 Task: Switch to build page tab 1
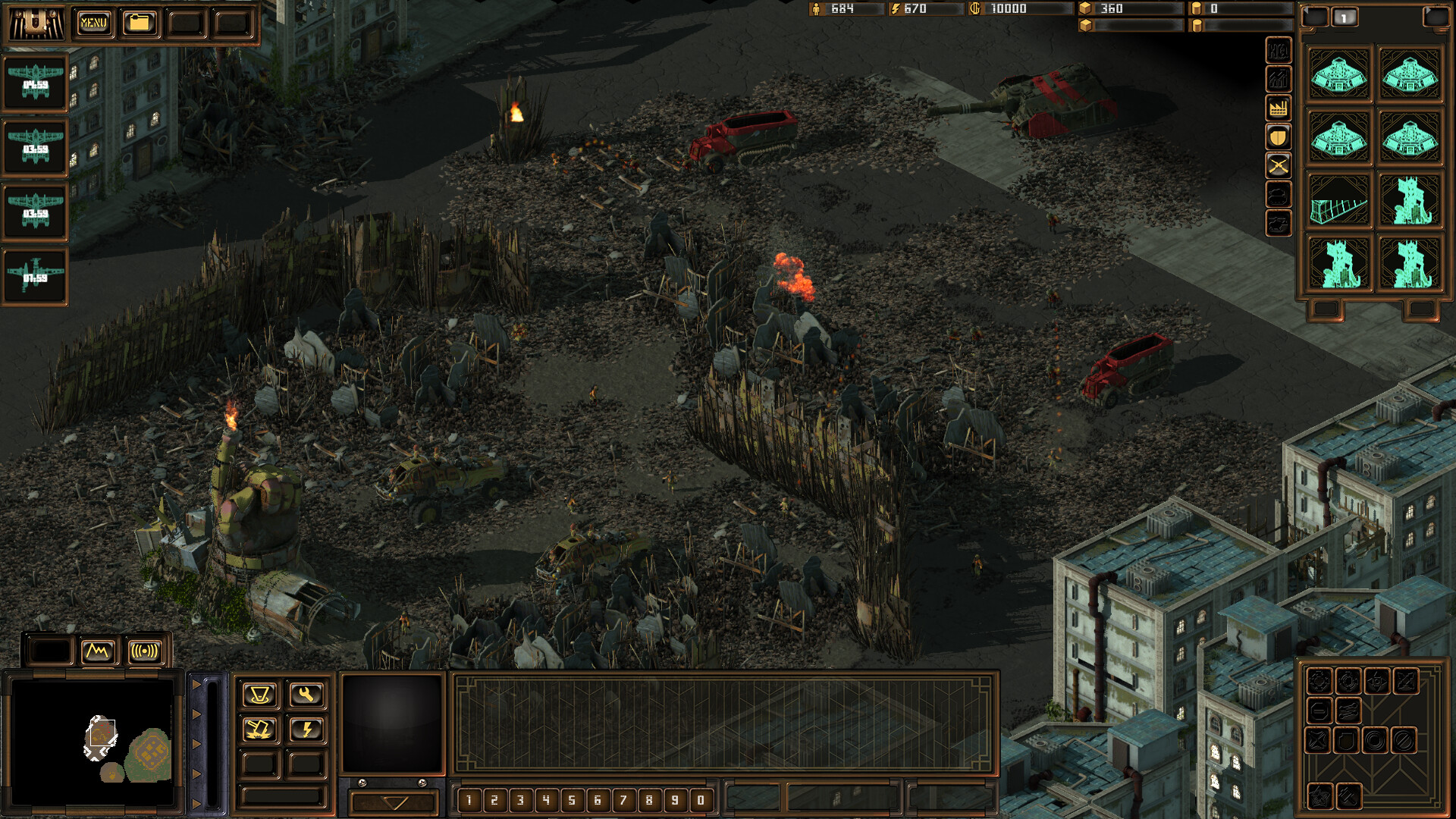click(1345, 17)
